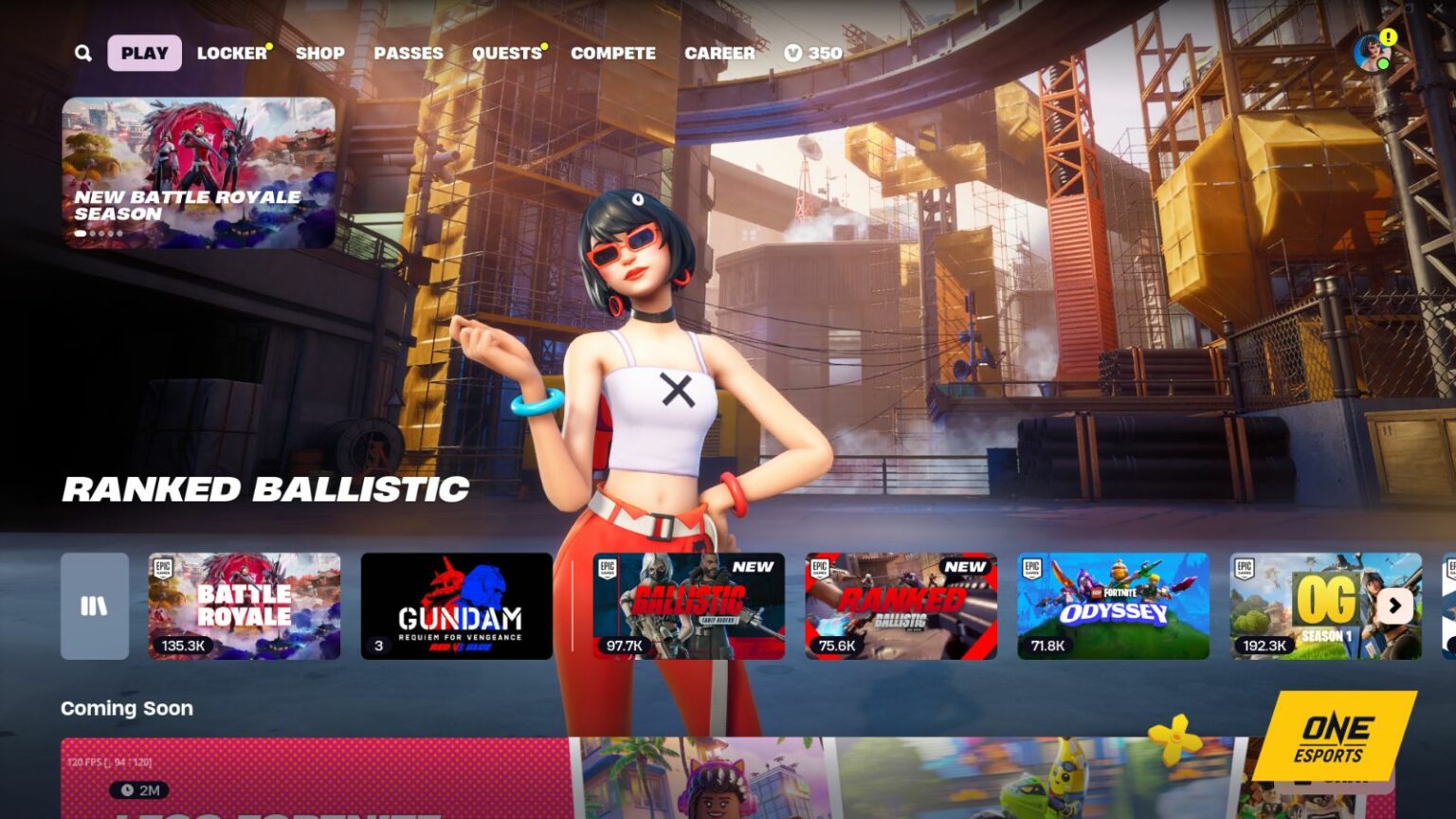Expand the tile row with the right arrow
Viewport: 1456px width, 819px height.
(1392, 607)
